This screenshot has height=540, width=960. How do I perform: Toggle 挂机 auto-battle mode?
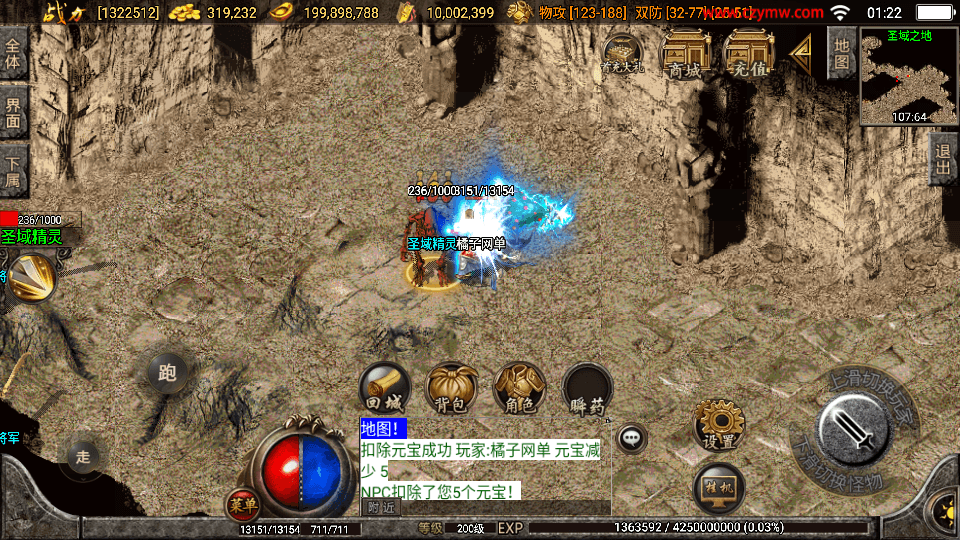718,488
